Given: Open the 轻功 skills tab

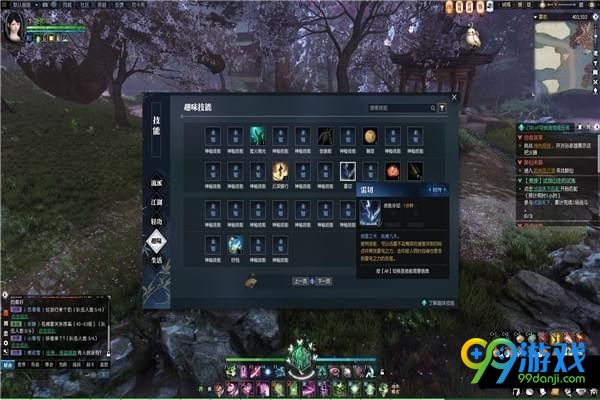Looking at the screenshot, I should pos(156,219).
